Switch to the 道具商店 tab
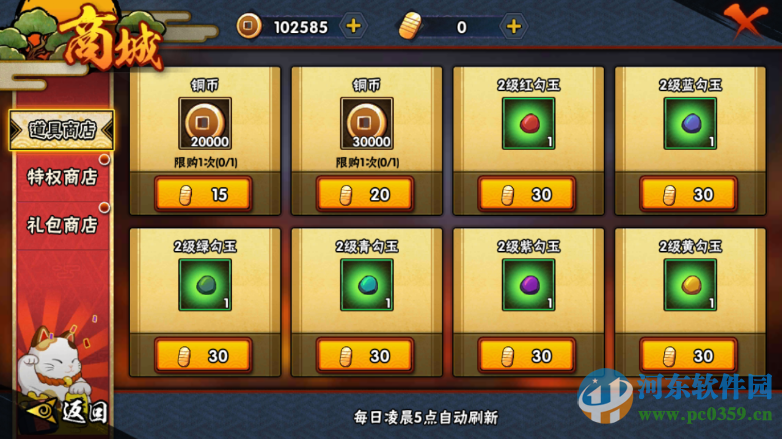This screenshot has height=439, width=782. pos(61,130)
